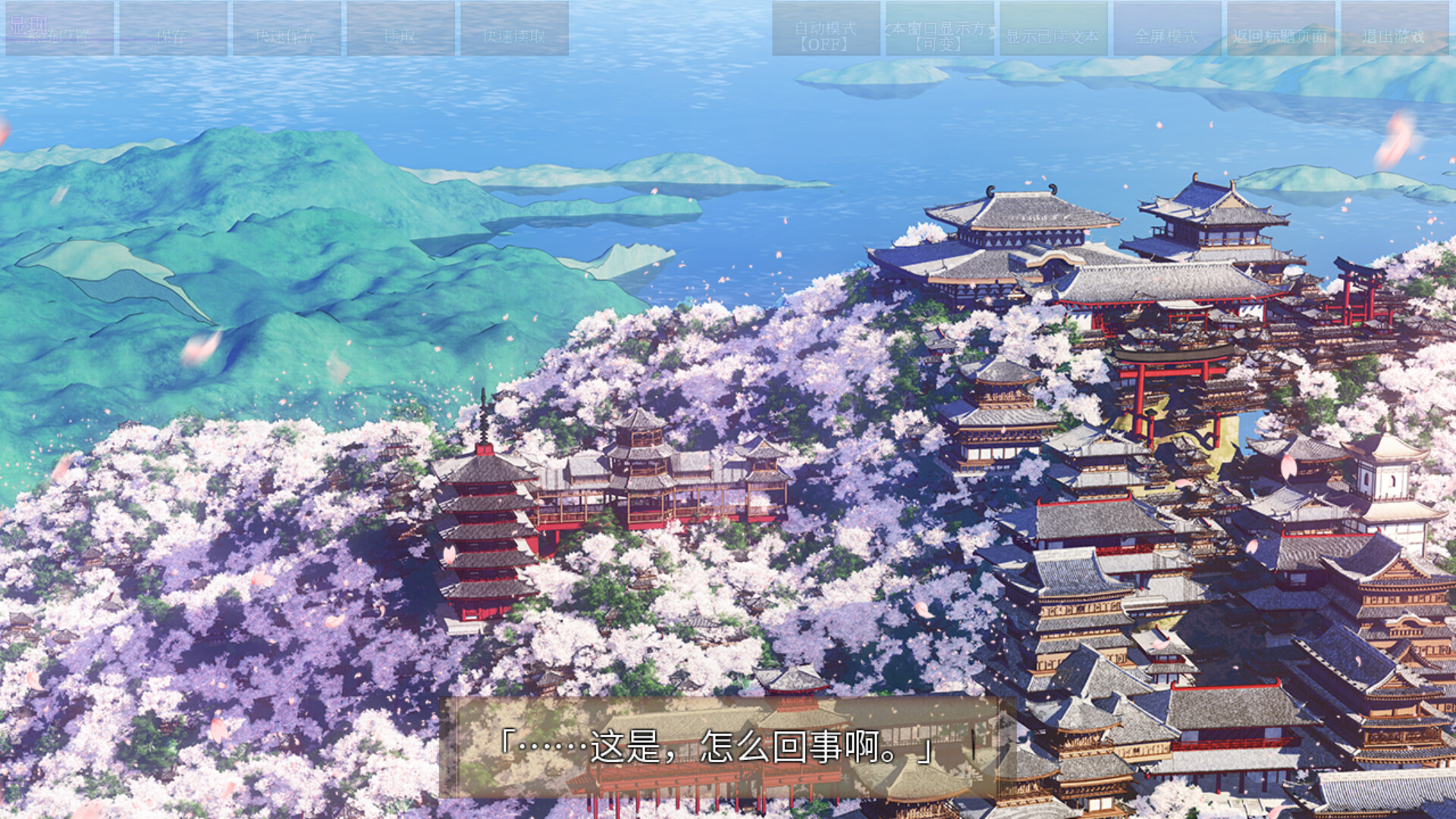Show previously read text with 显示已读文本

click(x=1054, y=34)
